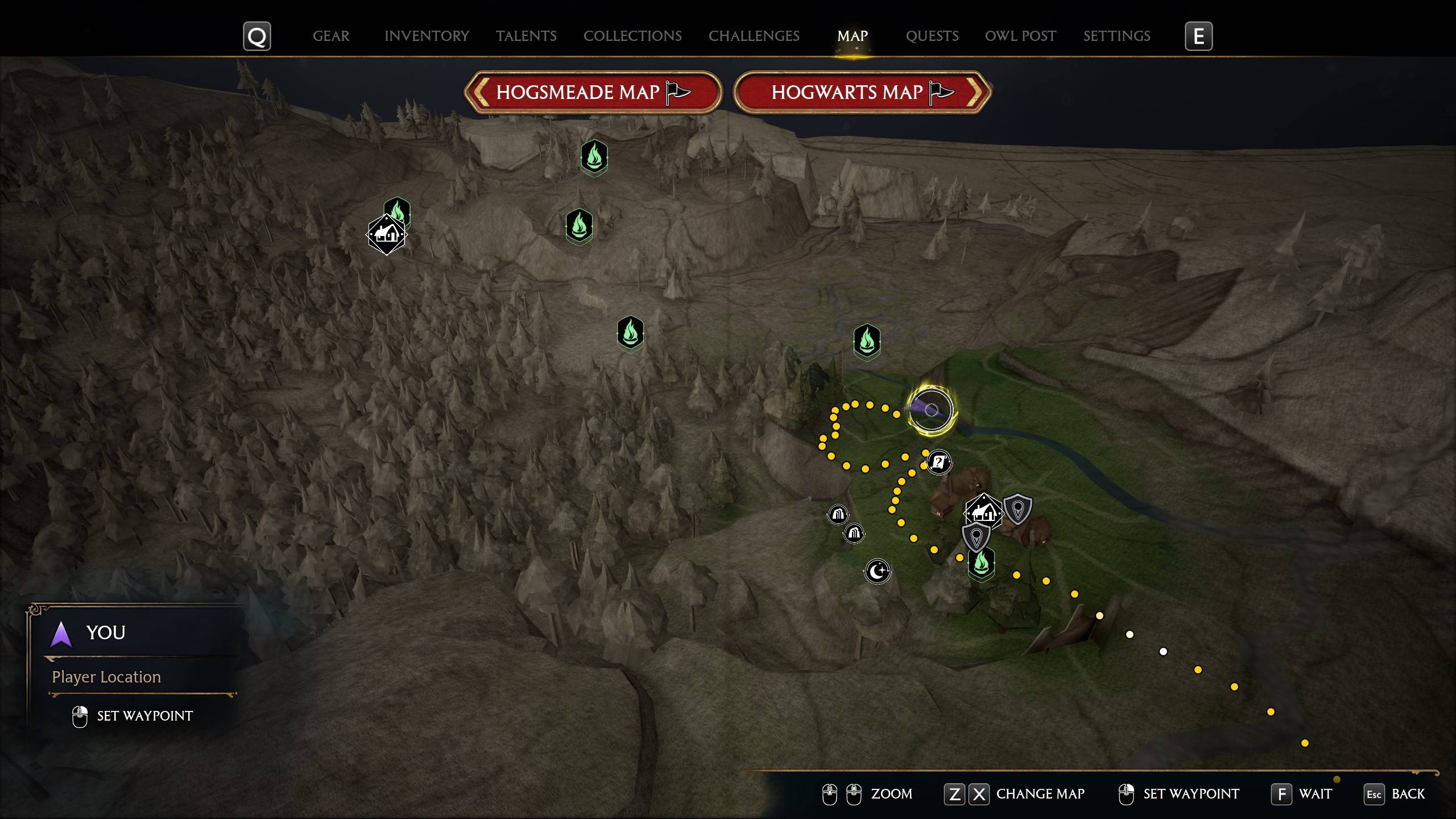Choose the hamlet house icon in the forest

click(386, 234)
